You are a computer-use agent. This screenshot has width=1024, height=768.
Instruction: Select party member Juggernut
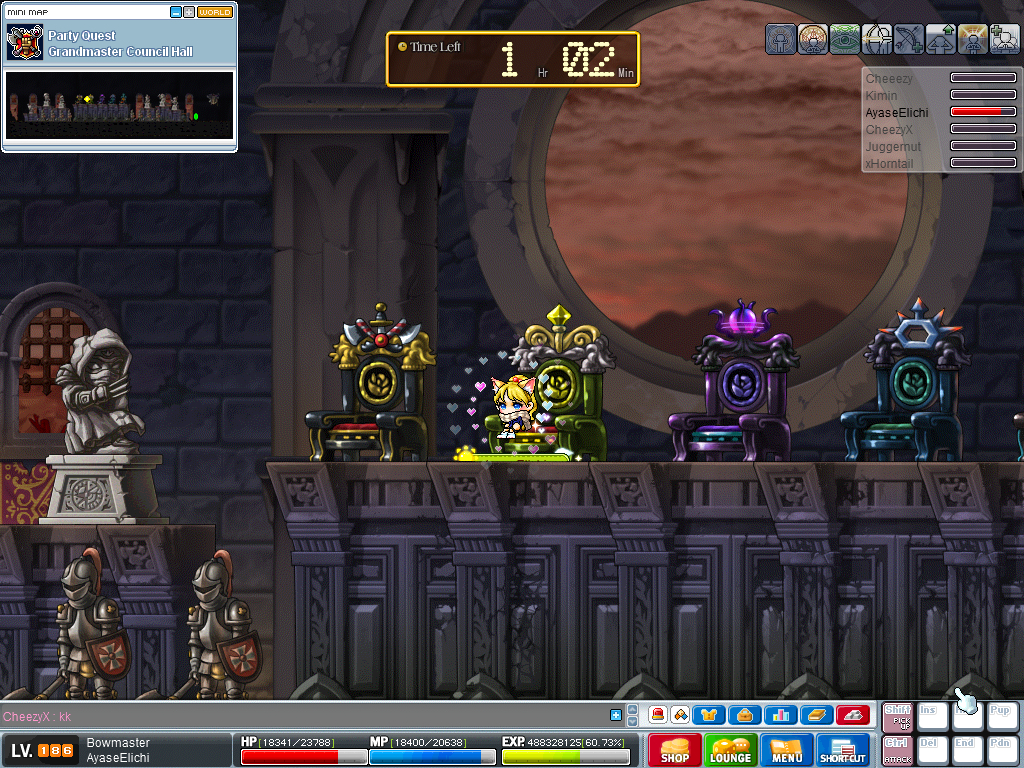pos(893,146)
